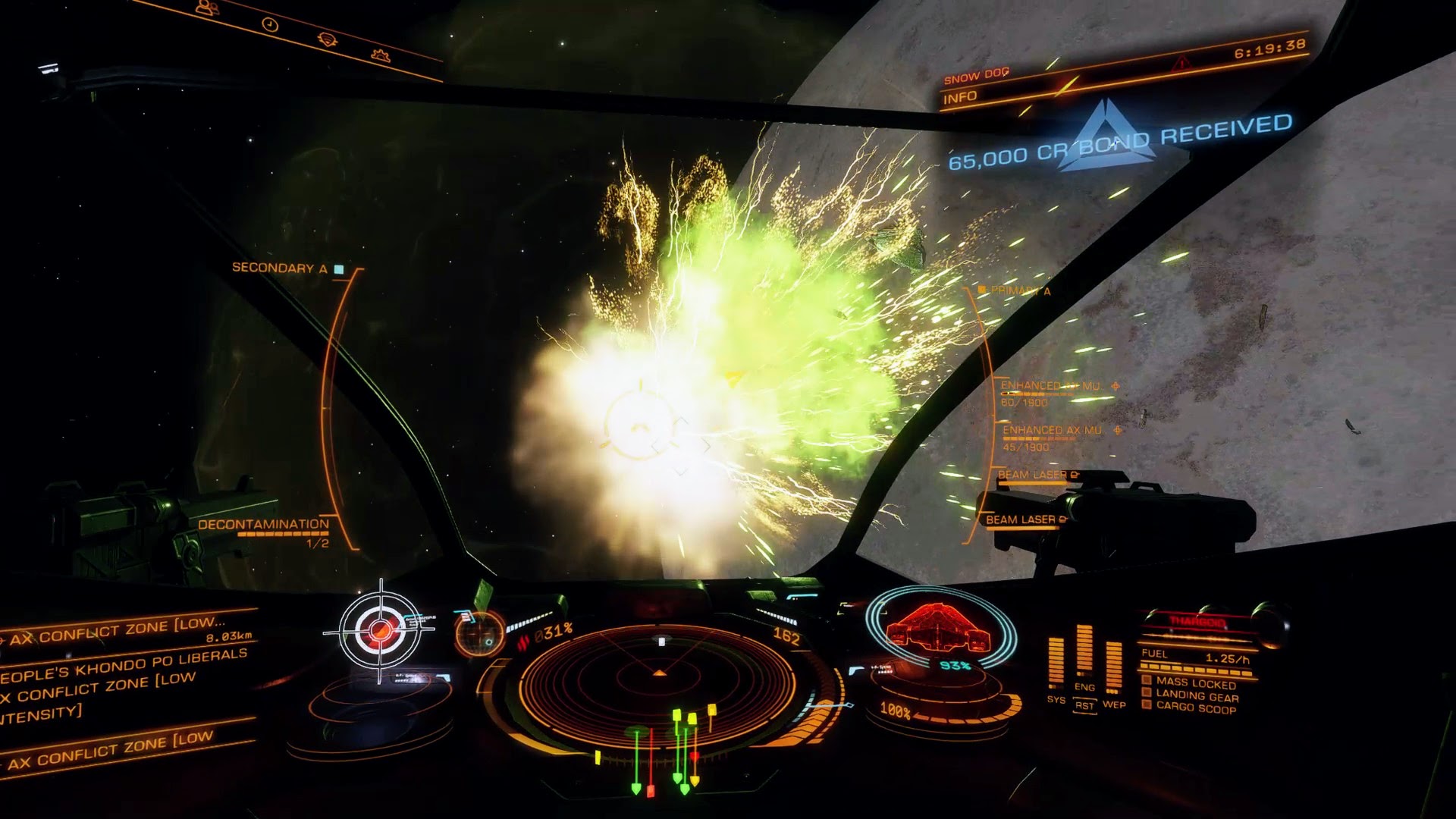The height and width of the screenshot is (819, 1456).
Task: Choose the ENG power distributor column
Action: click(1084, 654)
